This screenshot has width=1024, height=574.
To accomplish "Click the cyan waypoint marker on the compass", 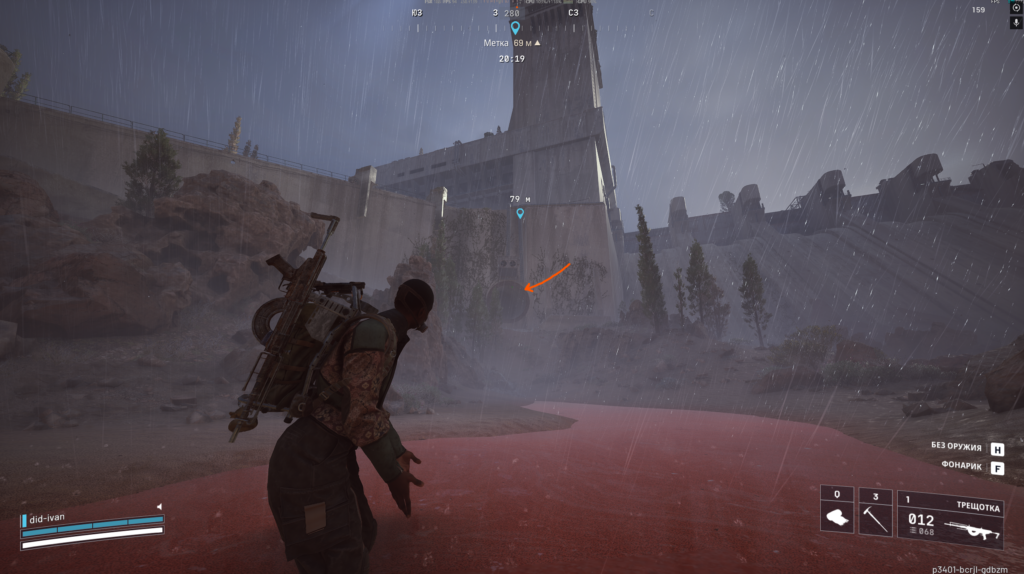I will coord(515,28).
